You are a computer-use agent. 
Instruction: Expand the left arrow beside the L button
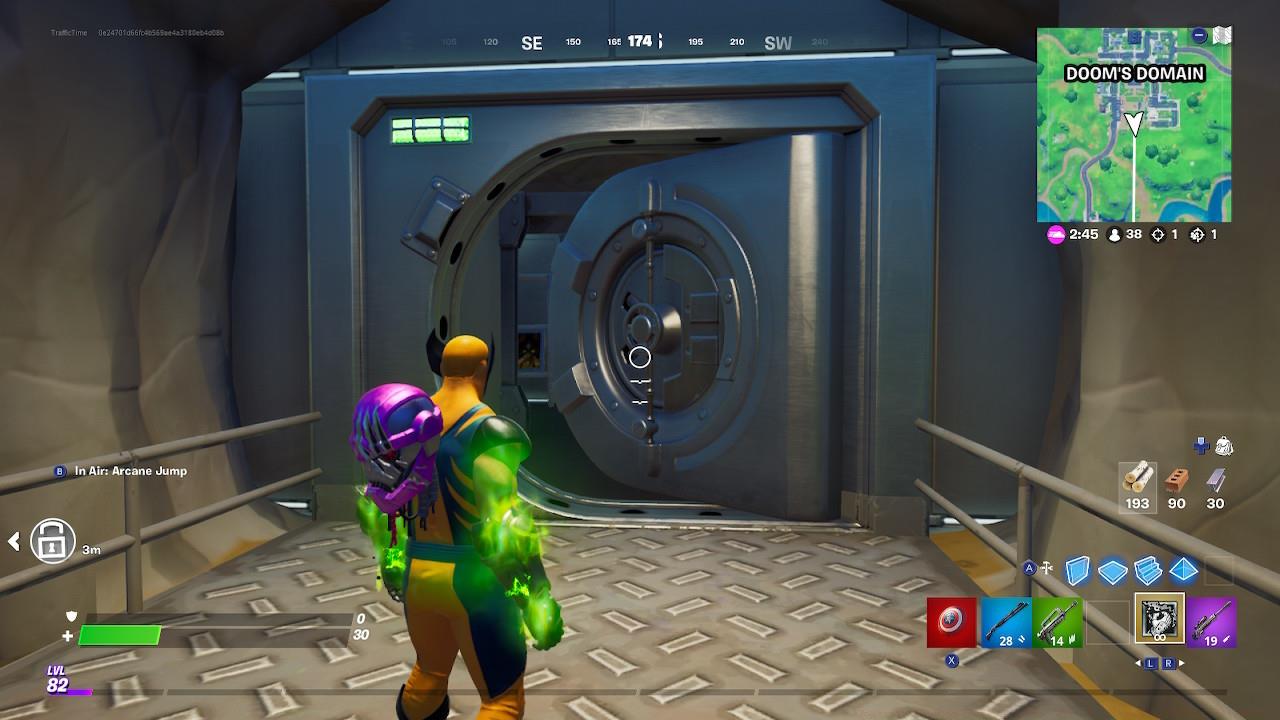(1139, 663)
